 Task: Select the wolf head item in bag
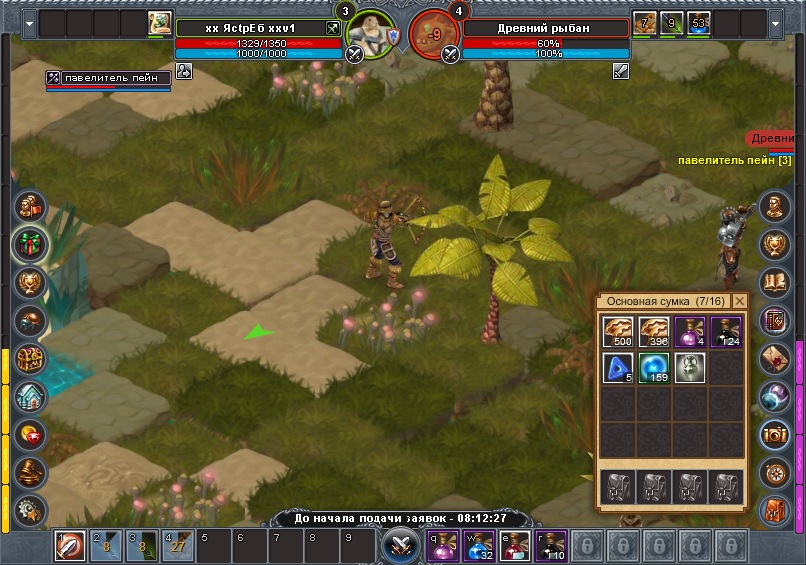click(x=690, y=368)
